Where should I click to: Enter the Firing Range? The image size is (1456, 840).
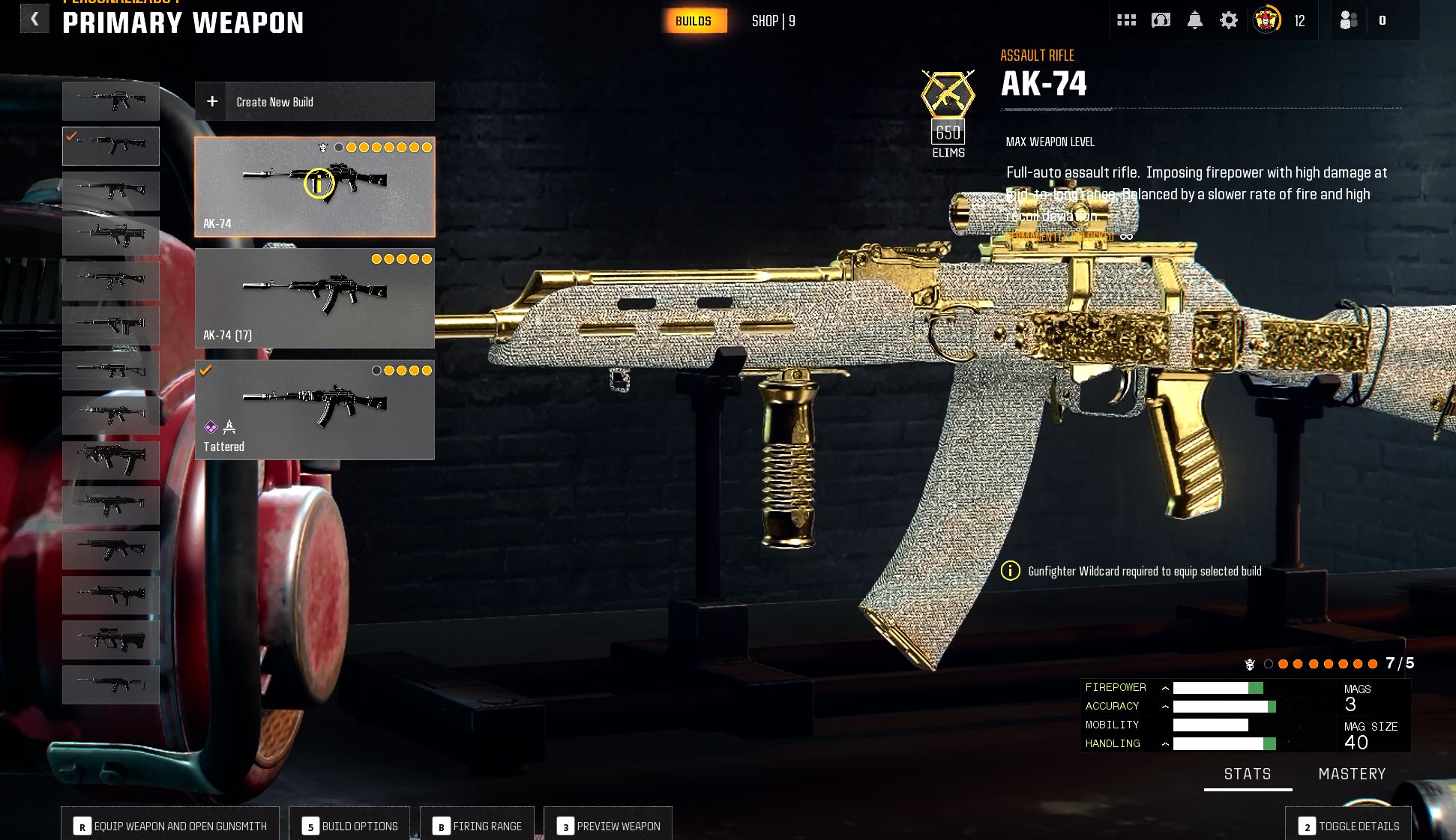click(477, 826)
